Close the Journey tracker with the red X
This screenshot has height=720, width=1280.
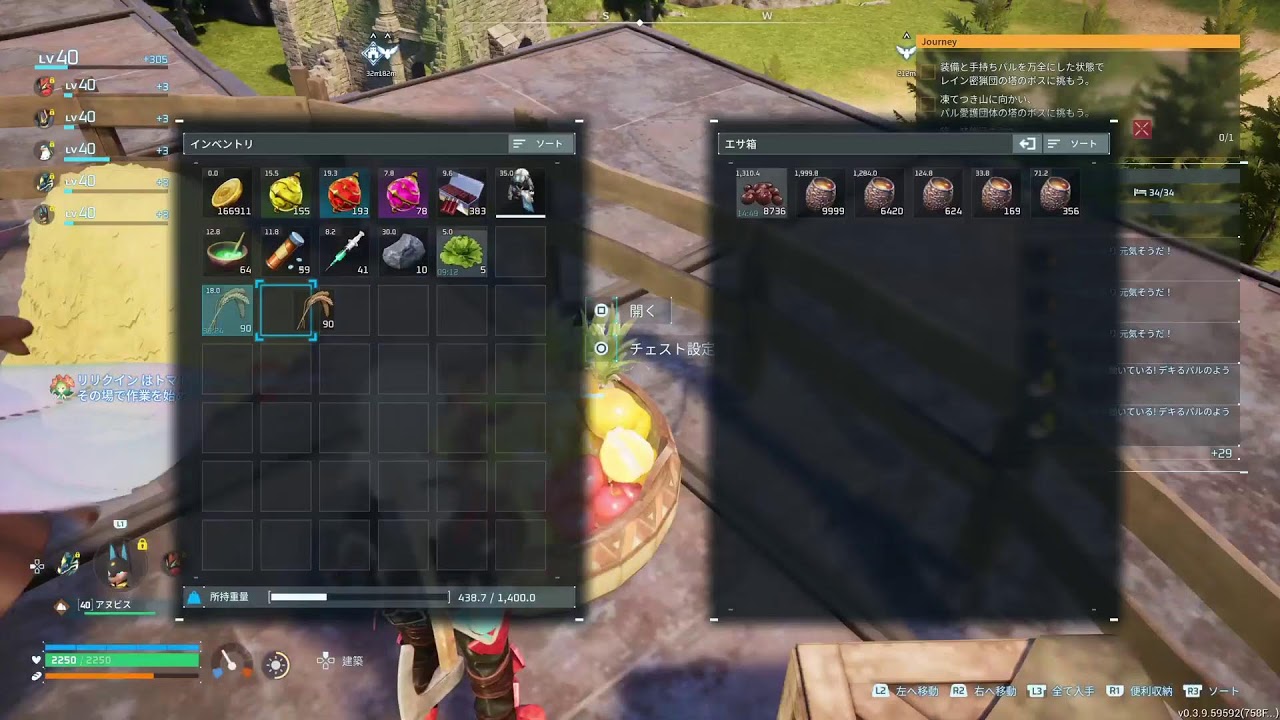pos(1142,128)
